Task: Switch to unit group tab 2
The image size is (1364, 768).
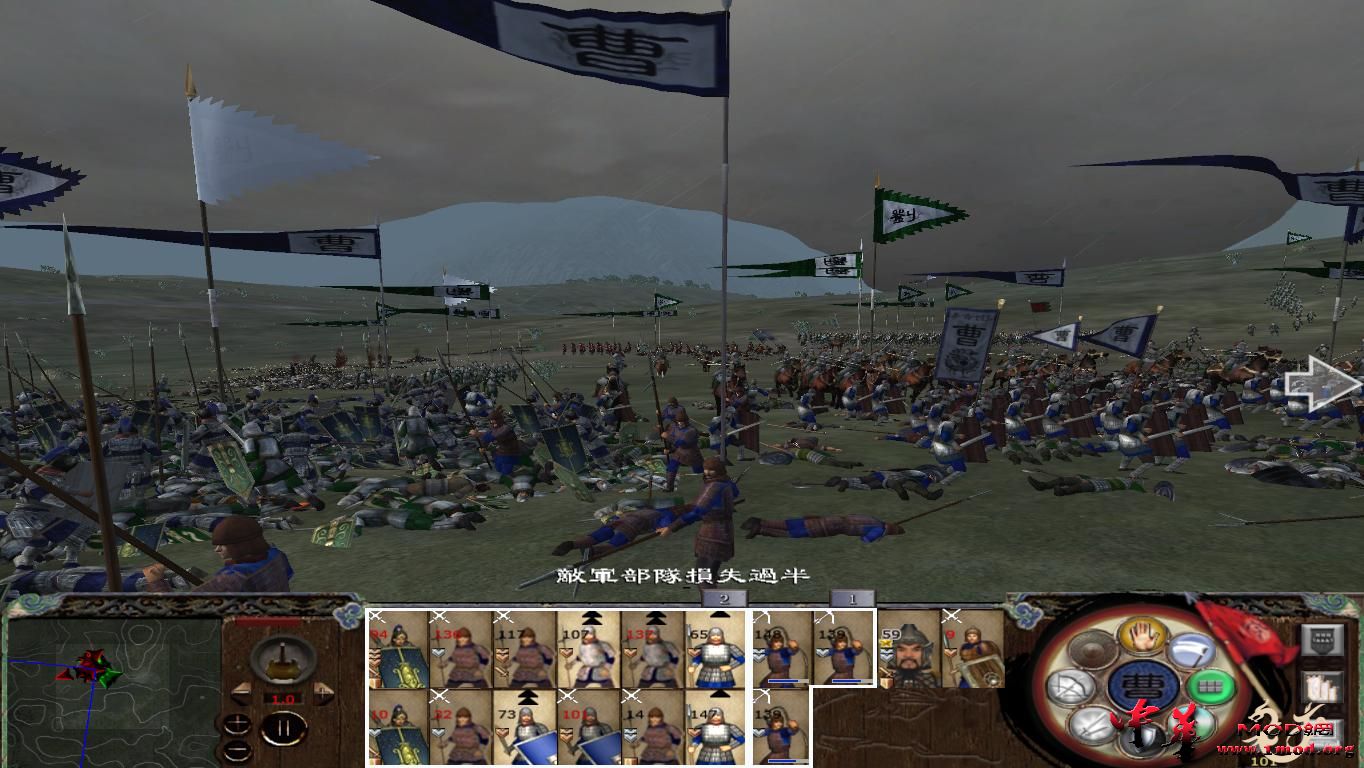Action: [722, 600]
